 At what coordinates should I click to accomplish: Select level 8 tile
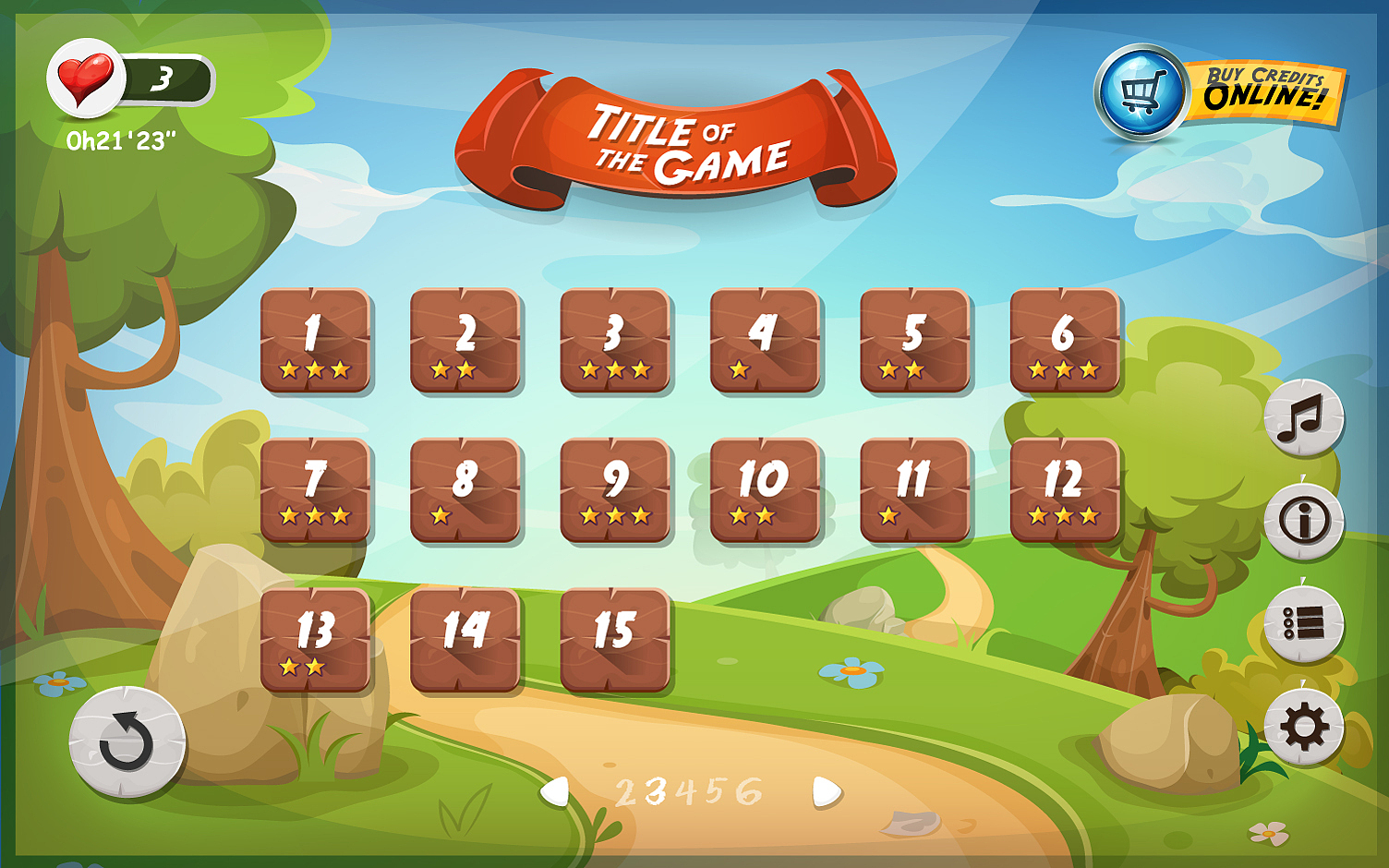(465, 489)
